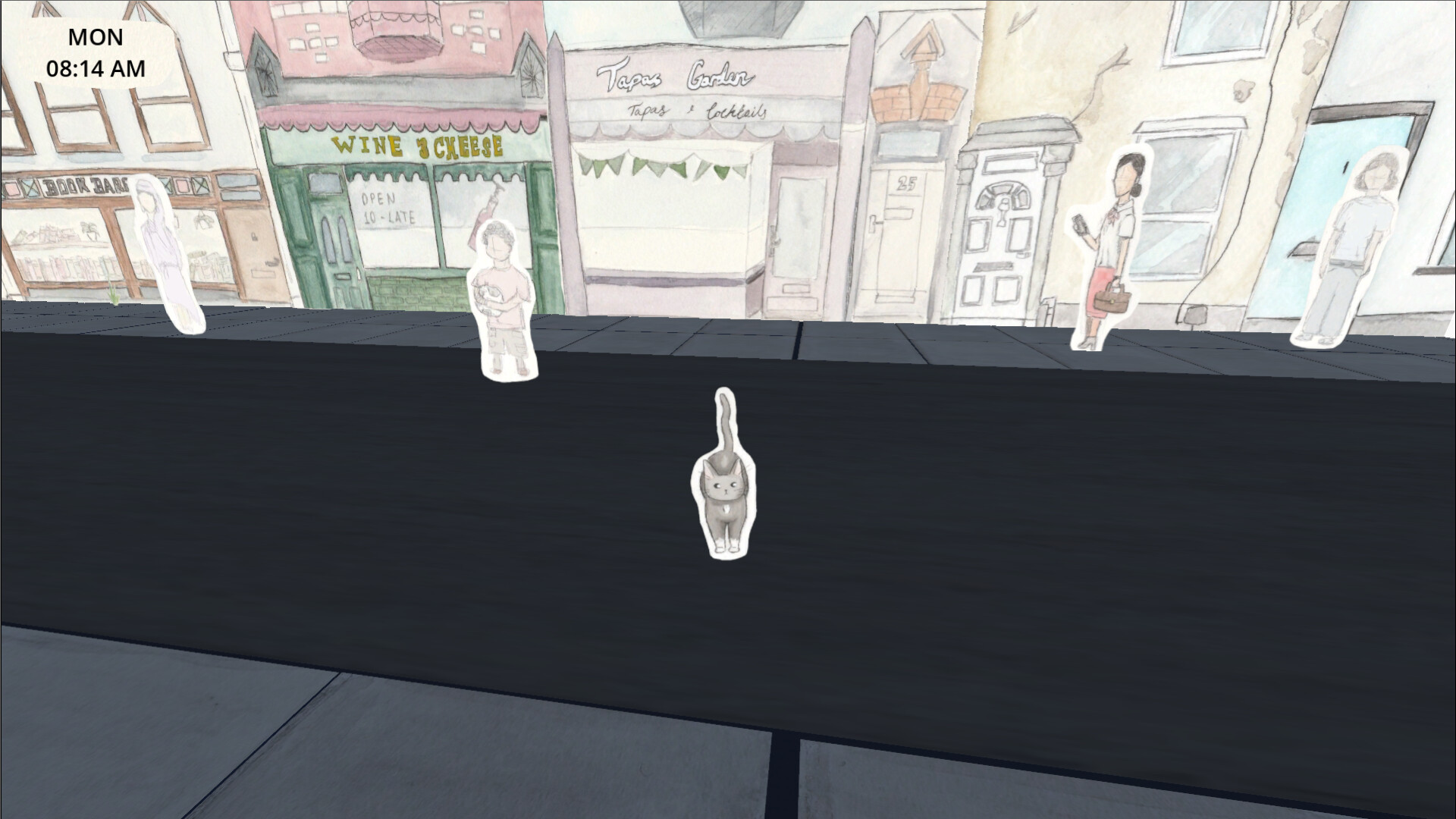Click the grey utility box on the wall

click(1197, 315)
